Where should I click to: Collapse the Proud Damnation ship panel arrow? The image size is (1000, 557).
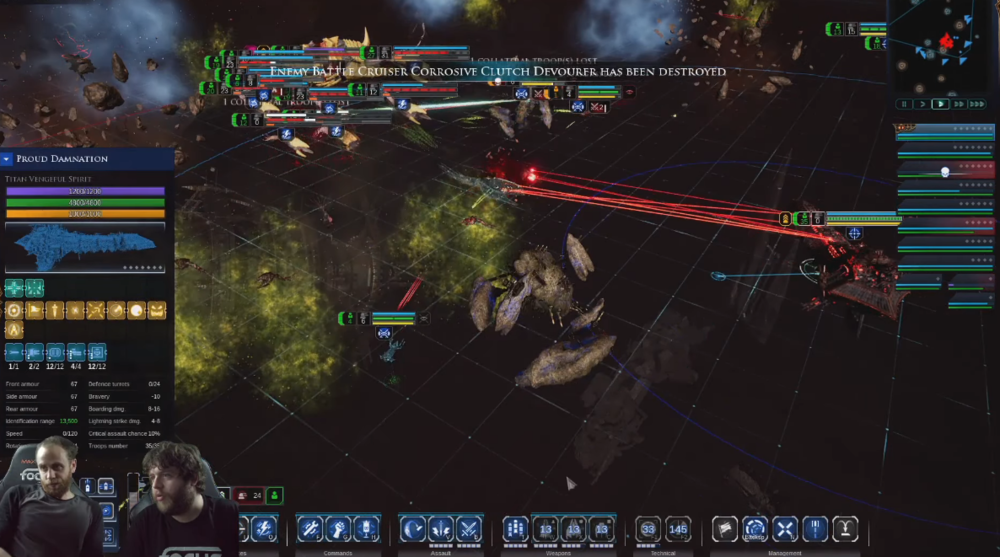point(7,159)
